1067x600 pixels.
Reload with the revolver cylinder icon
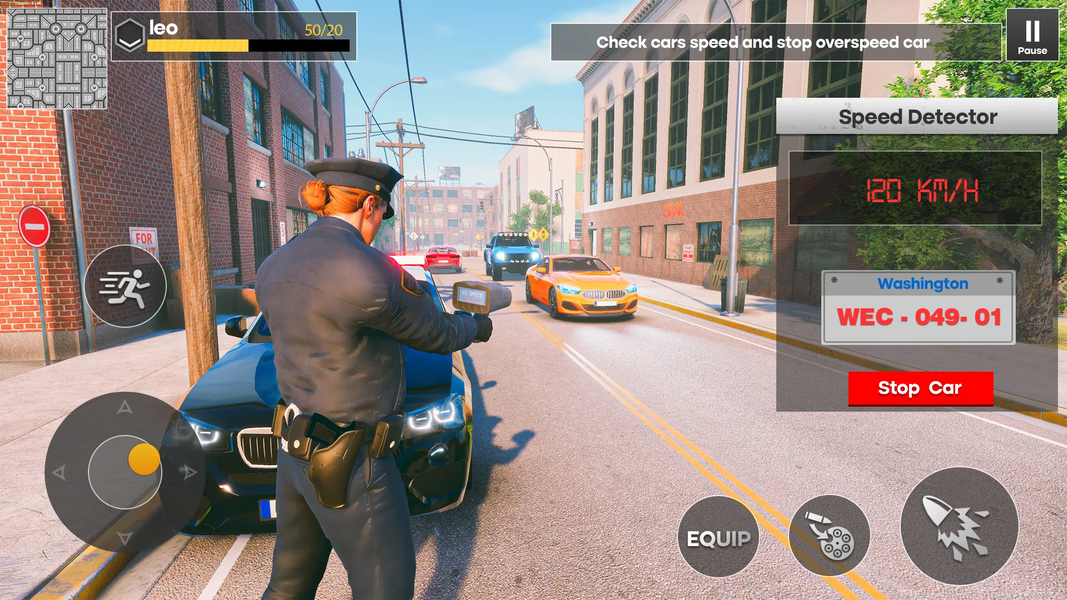(829, 537)
